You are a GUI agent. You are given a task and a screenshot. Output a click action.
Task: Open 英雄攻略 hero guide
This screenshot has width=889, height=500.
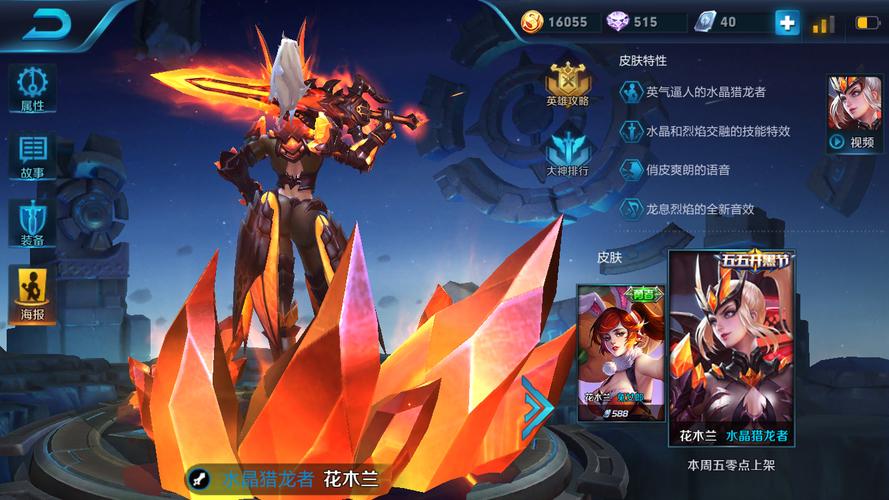point(567,84)
